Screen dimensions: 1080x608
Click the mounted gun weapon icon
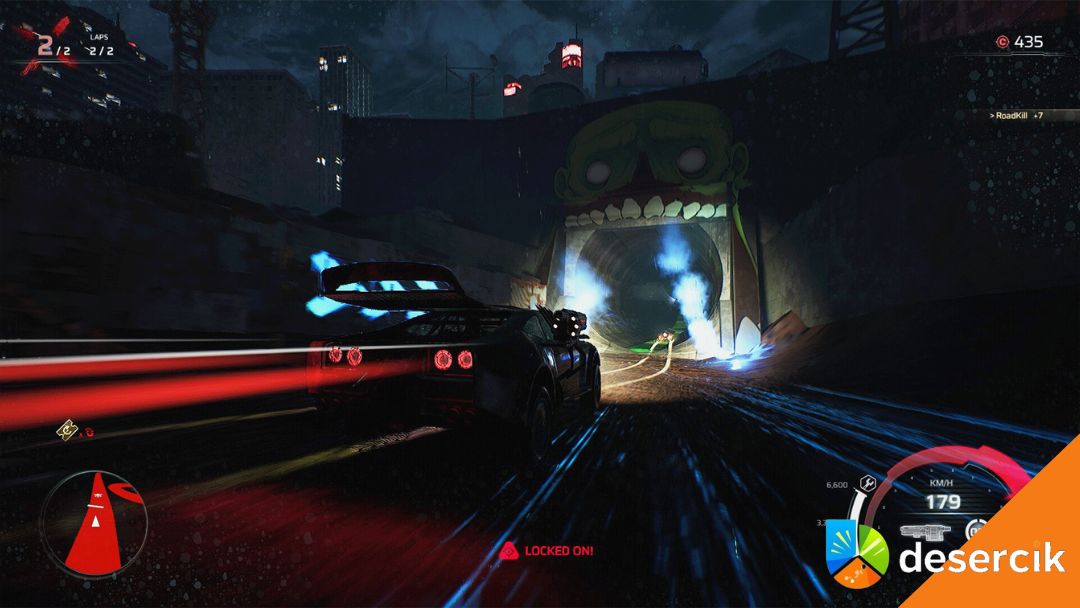point(923,532)
